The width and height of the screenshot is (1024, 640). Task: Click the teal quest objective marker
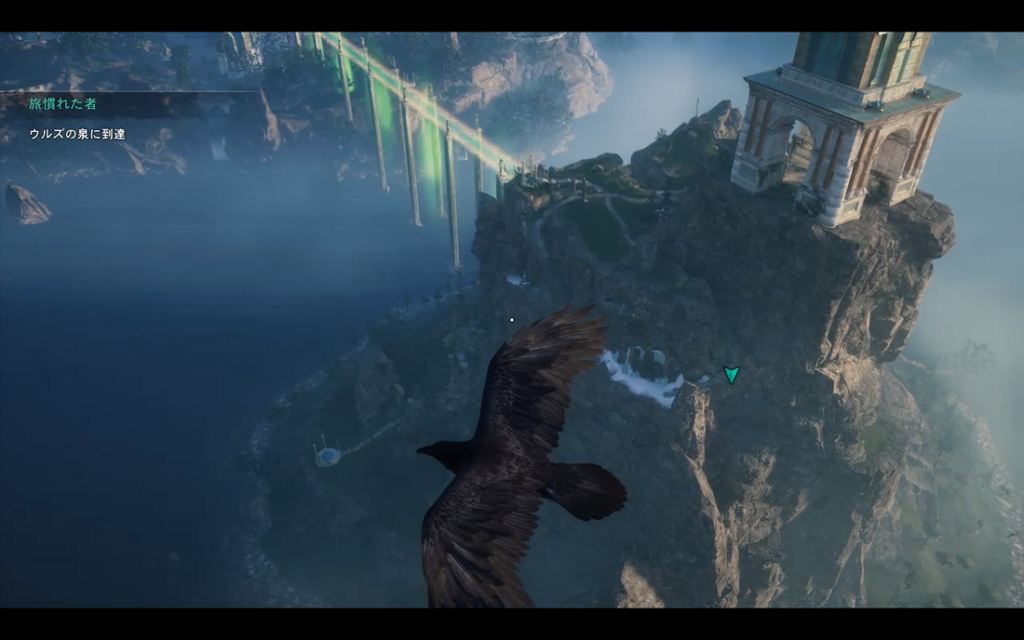coord(732,375)
